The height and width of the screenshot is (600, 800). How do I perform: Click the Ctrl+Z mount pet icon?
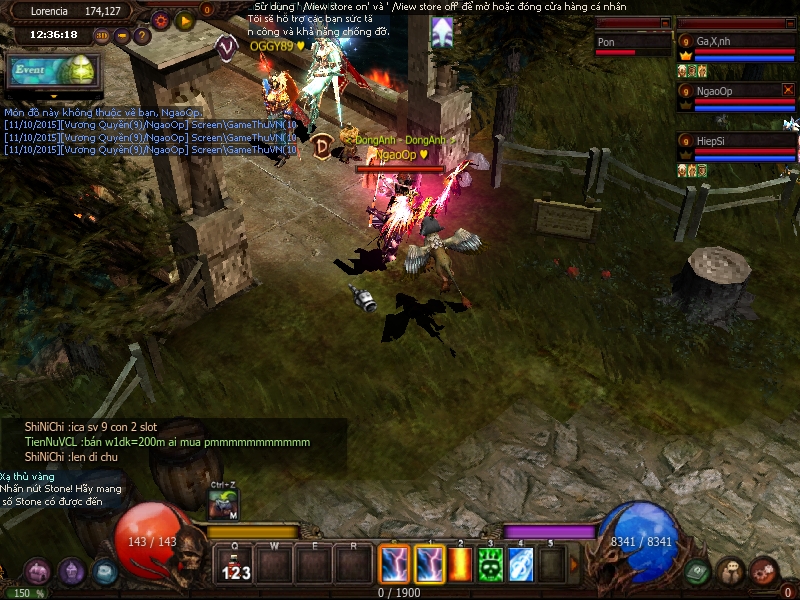224,505
